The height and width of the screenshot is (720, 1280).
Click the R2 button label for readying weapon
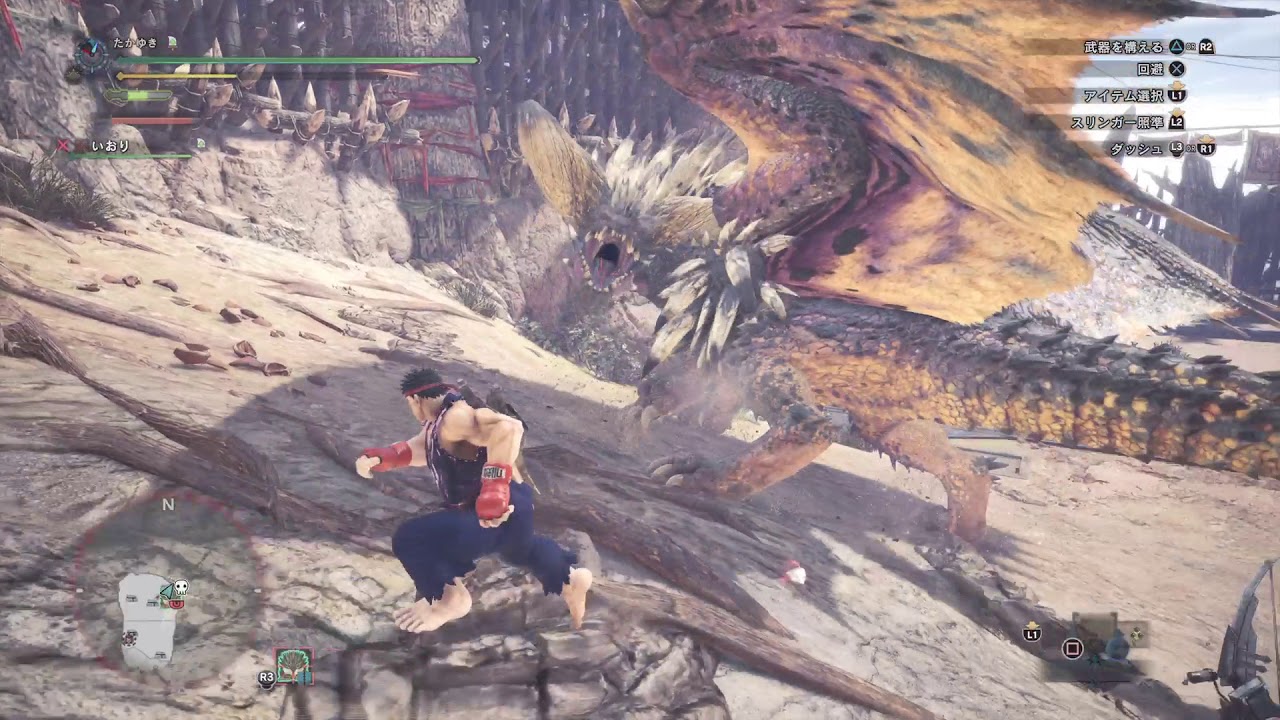click(1206, 48)
